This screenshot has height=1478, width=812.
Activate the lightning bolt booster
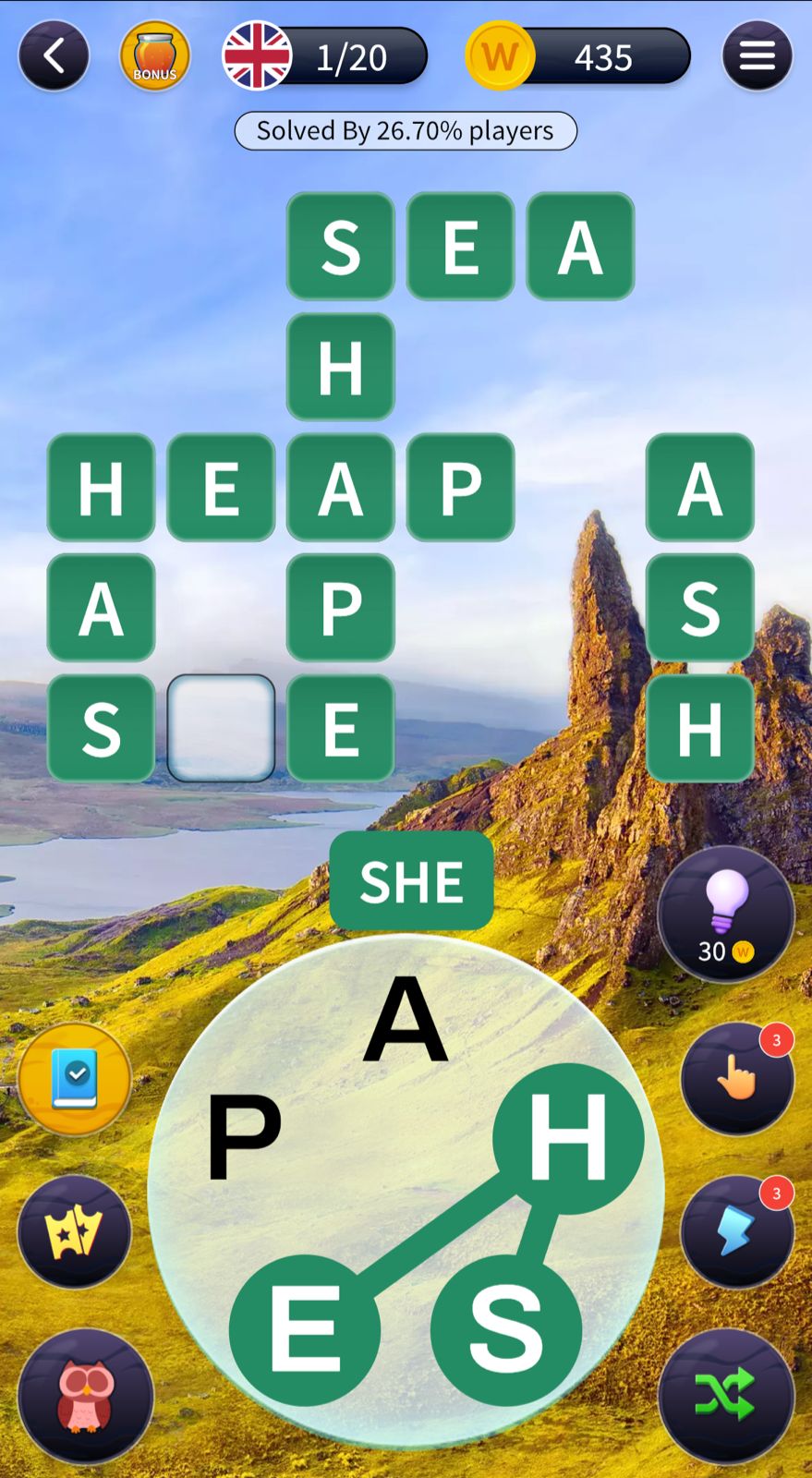pos(737,1230)
